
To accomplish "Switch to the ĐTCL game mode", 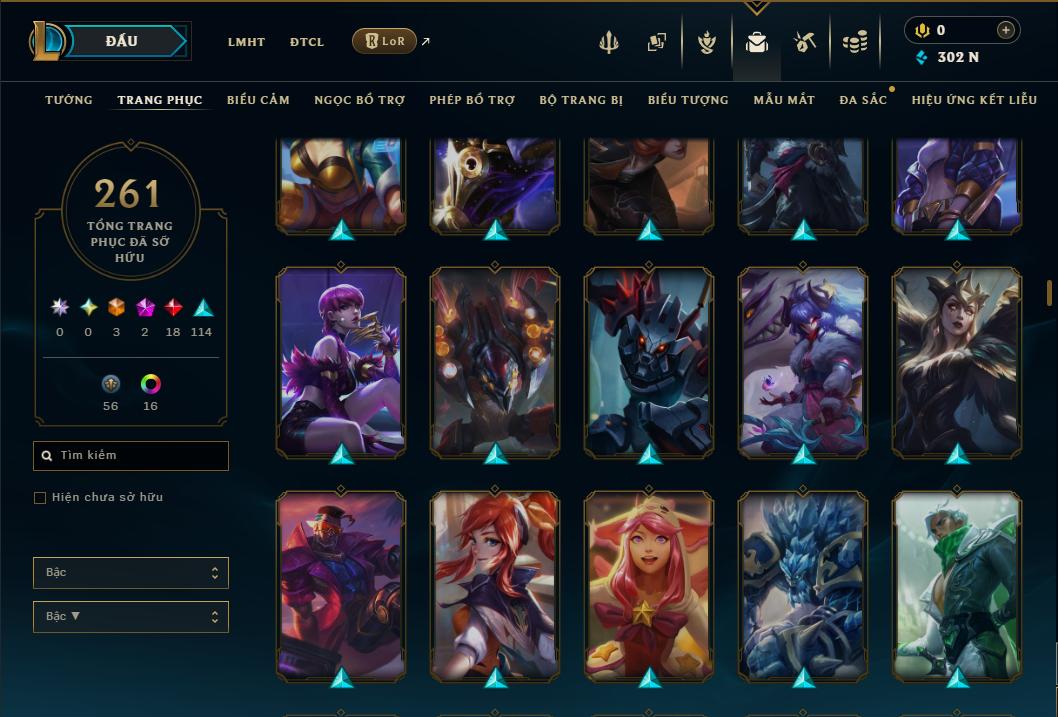I will tap(307, 42).
